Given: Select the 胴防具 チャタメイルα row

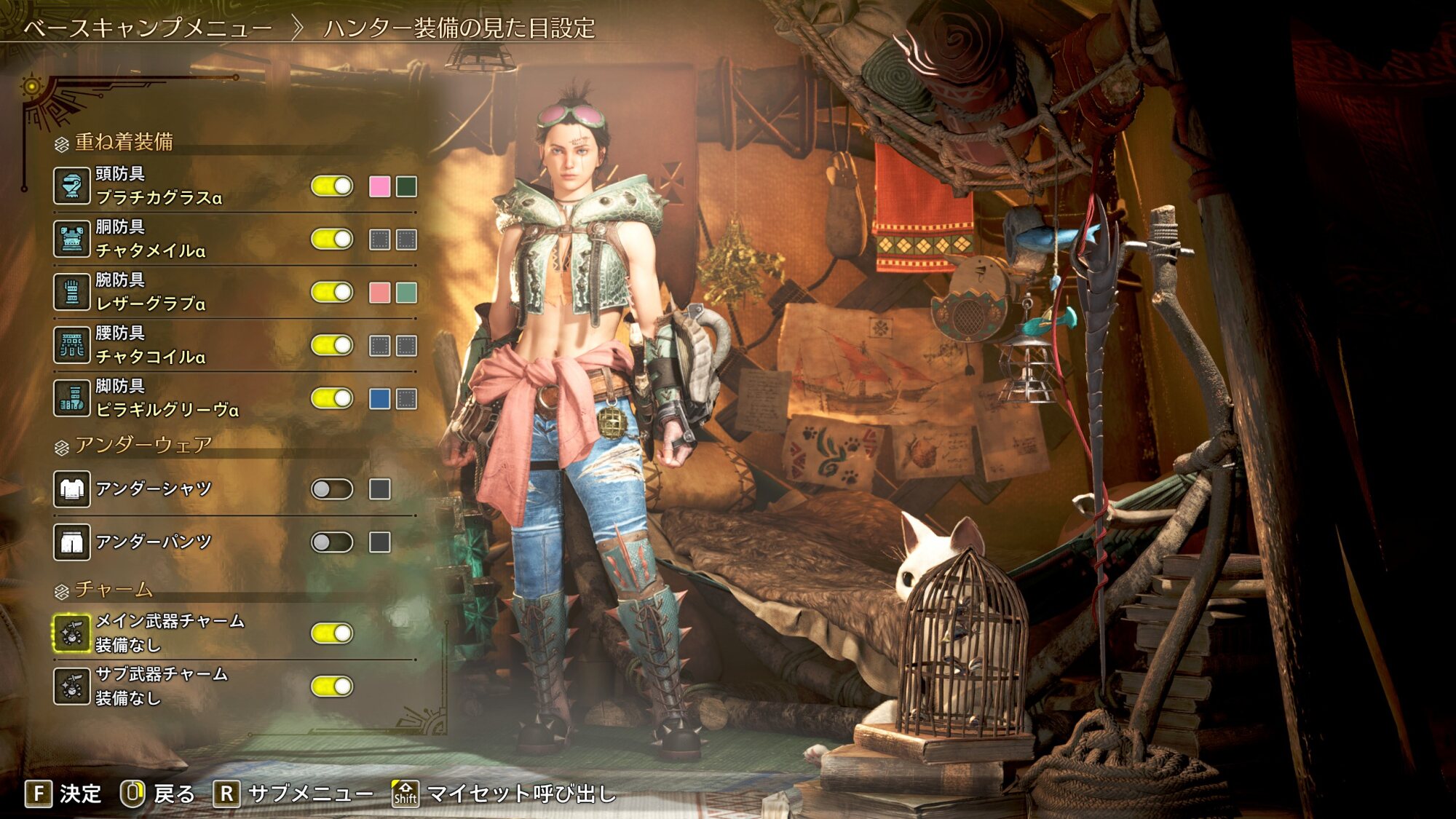Looking at the screenshot, I should click(x=151, y=239).
